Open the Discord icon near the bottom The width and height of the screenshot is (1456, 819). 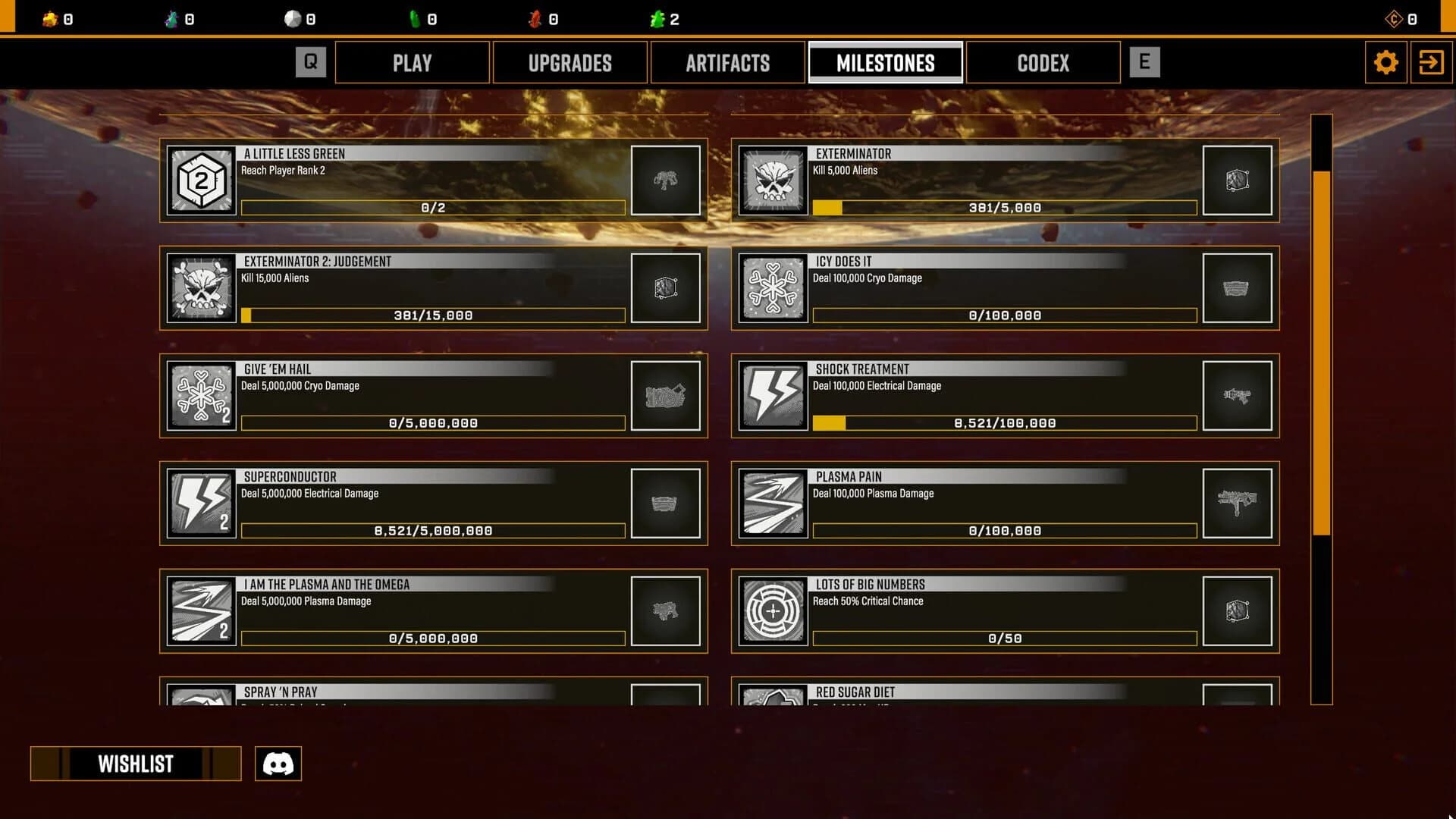pyautogui.click(x=278, y=764)
